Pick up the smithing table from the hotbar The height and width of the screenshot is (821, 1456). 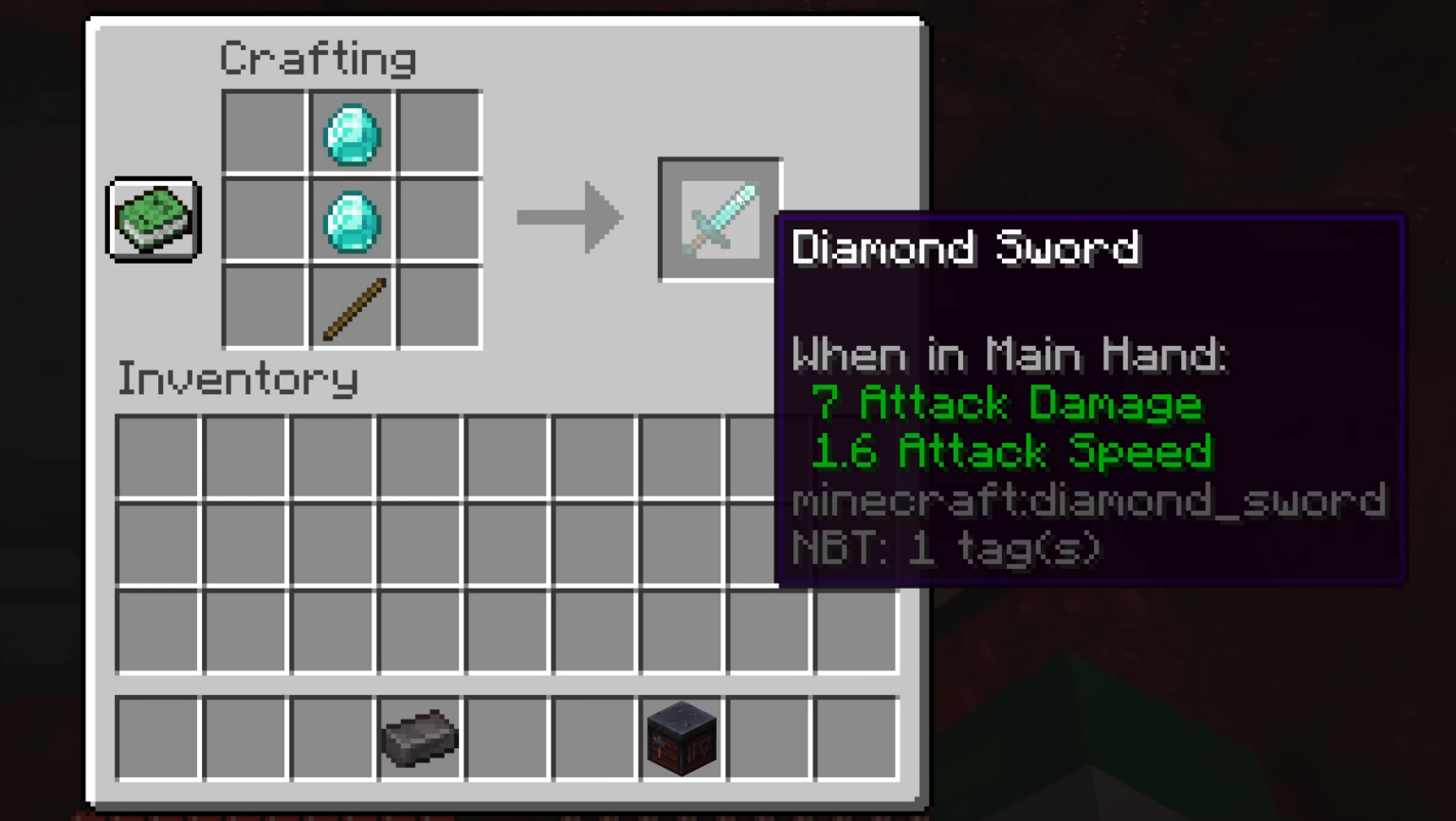[x=681, y=739]
